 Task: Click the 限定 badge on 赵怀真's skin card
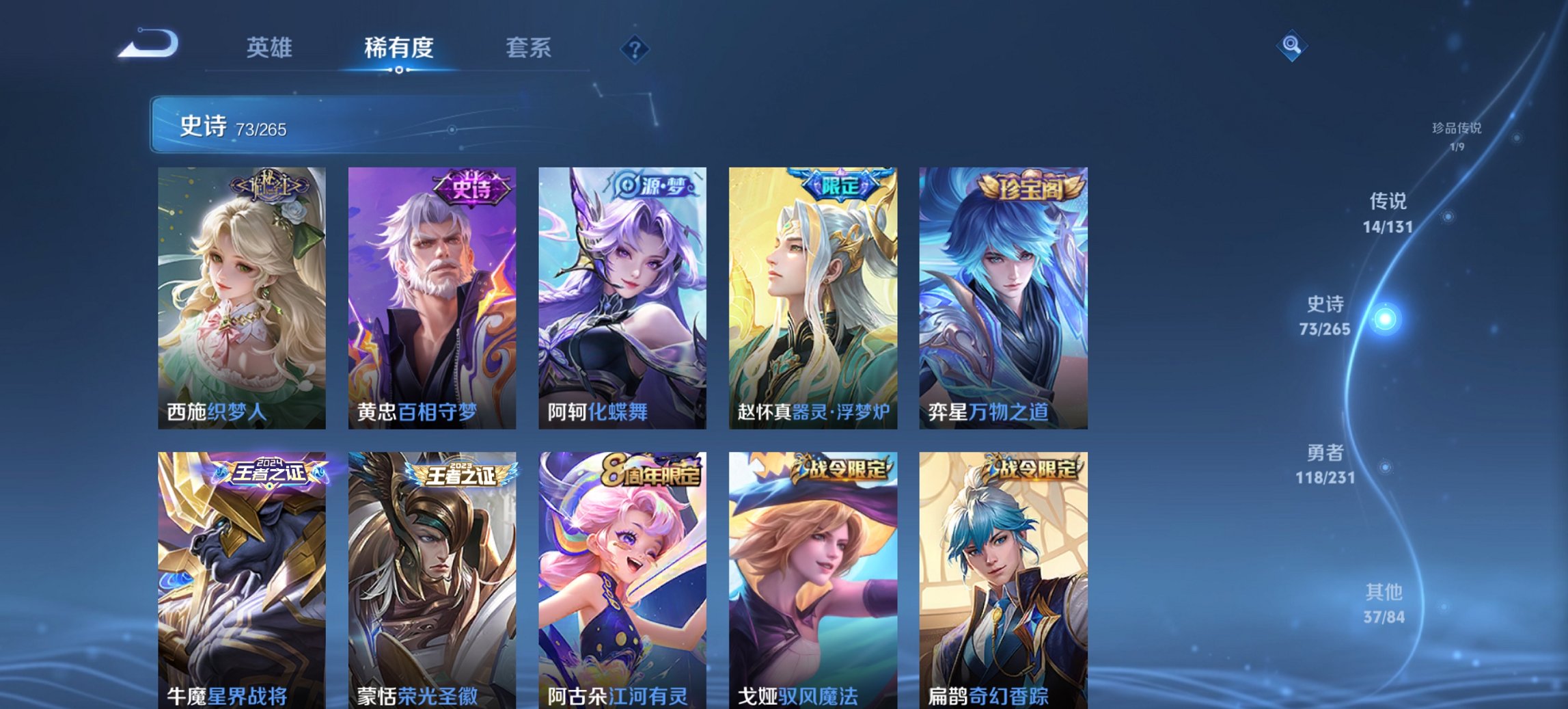click(x=842, y=183)
